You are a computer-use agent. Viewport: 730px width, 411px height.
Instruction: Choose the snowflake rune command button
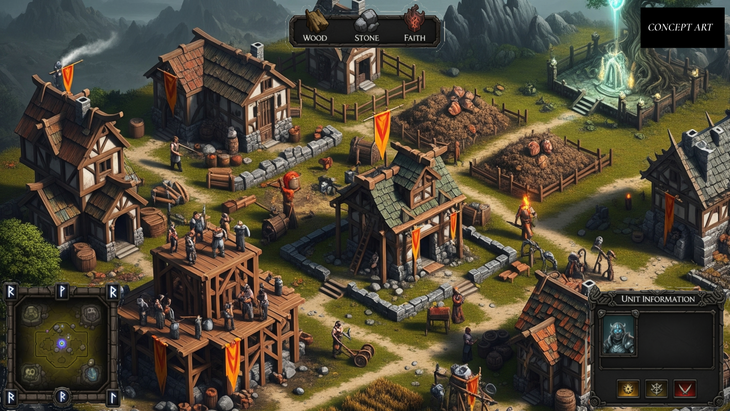(x=656, y=388)
